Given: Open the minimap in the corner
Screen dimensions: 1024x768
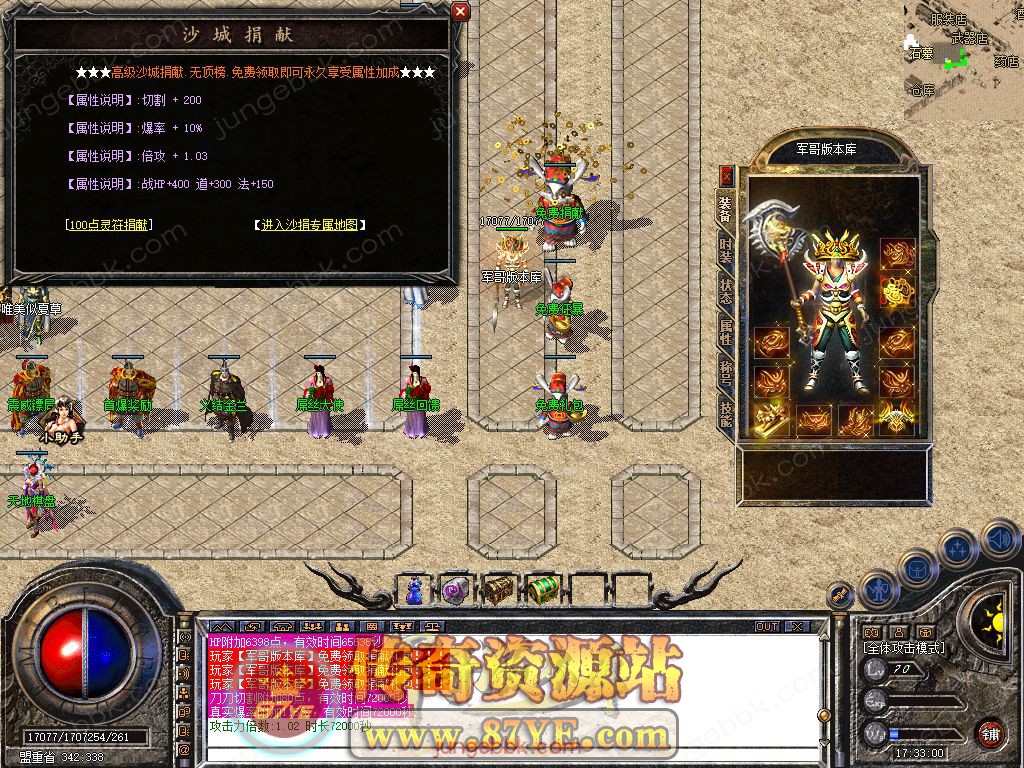Looking at the screenshot, I should (962, 48).
